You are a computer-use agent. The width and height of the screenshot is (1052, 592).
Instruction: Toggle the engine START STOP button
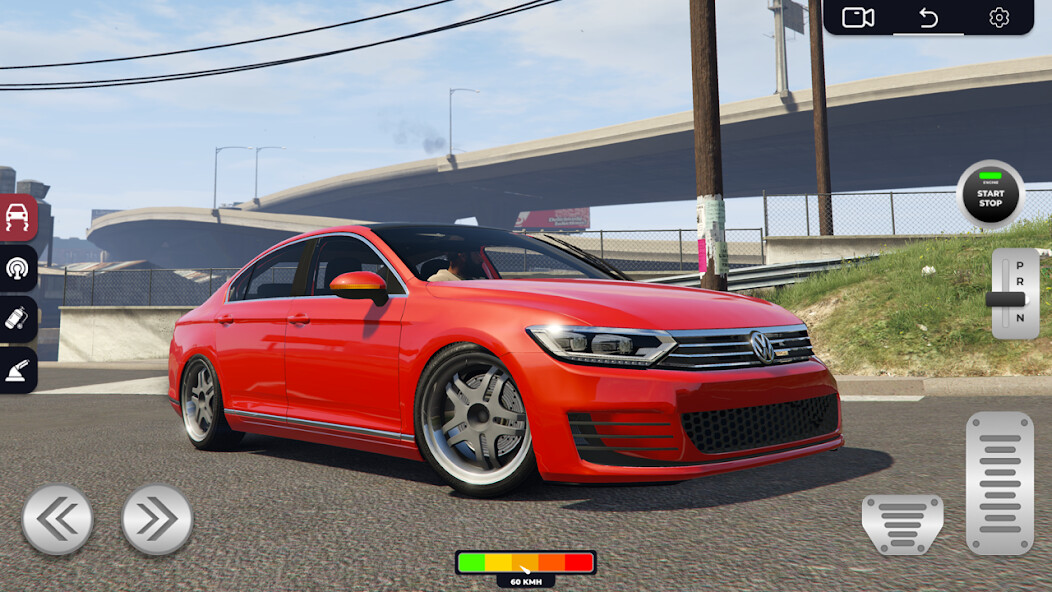point(990,194)
